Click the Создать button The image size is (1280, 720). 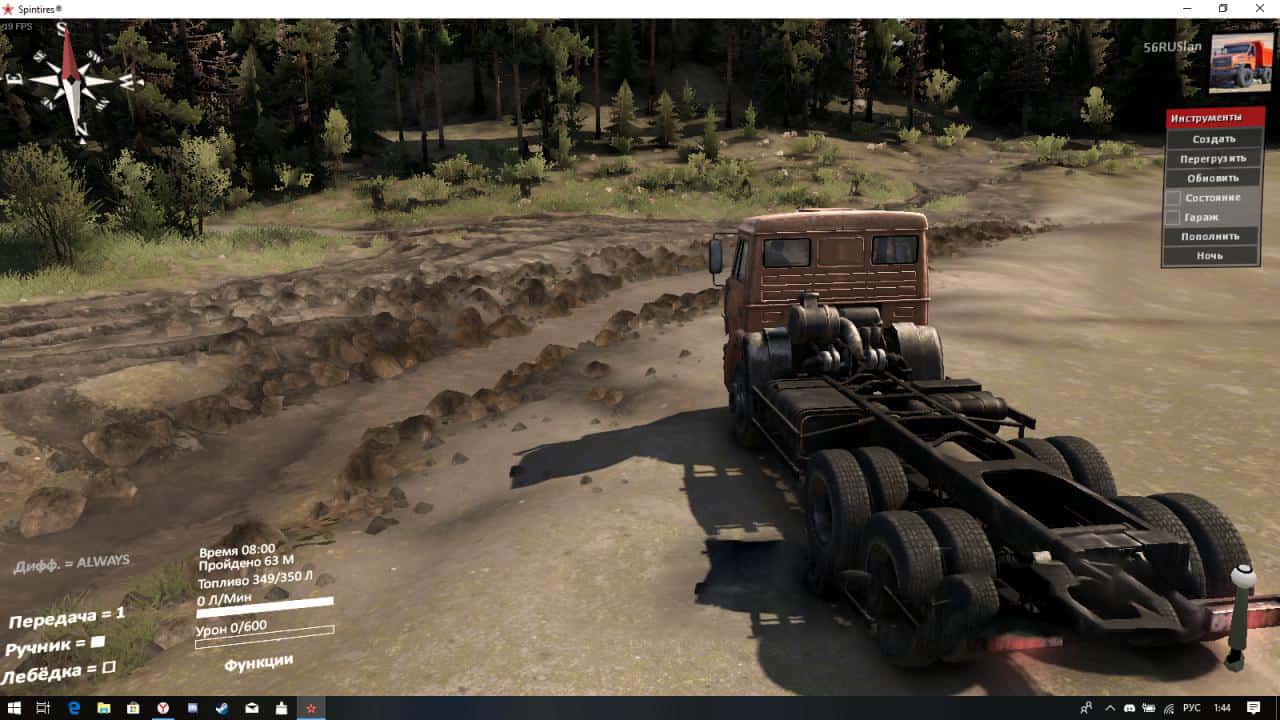click(x=1214, y=138)
